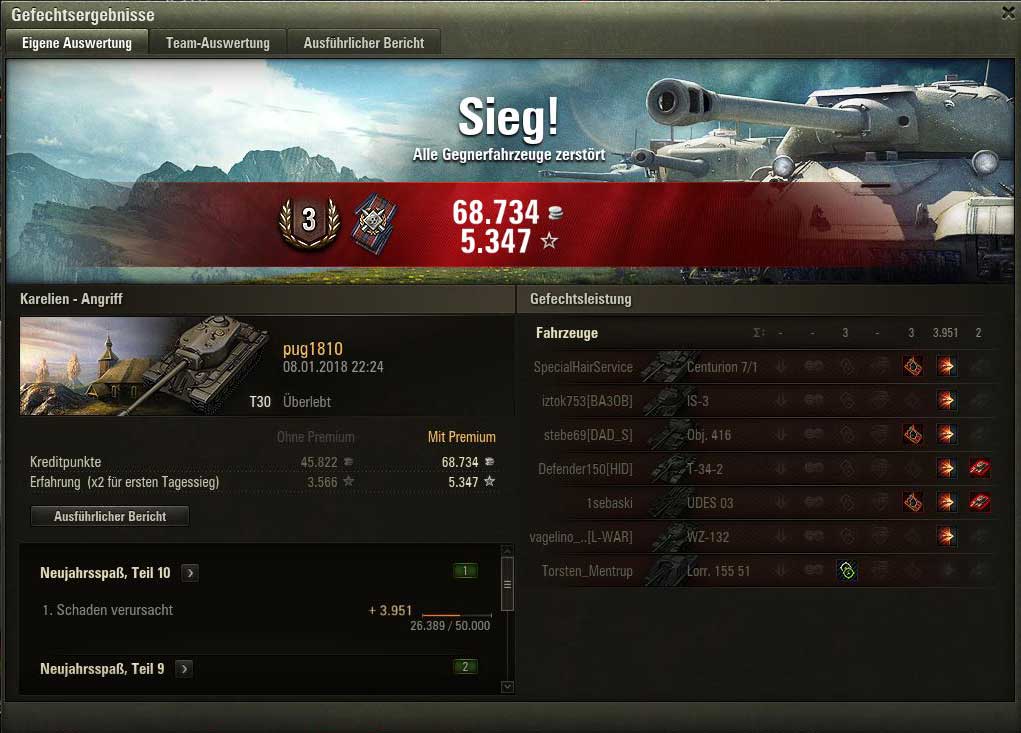This screenshot has height=733, width=1021.
Task: Select the Eigene Auswertung tab
Action: tap(77, 43)
